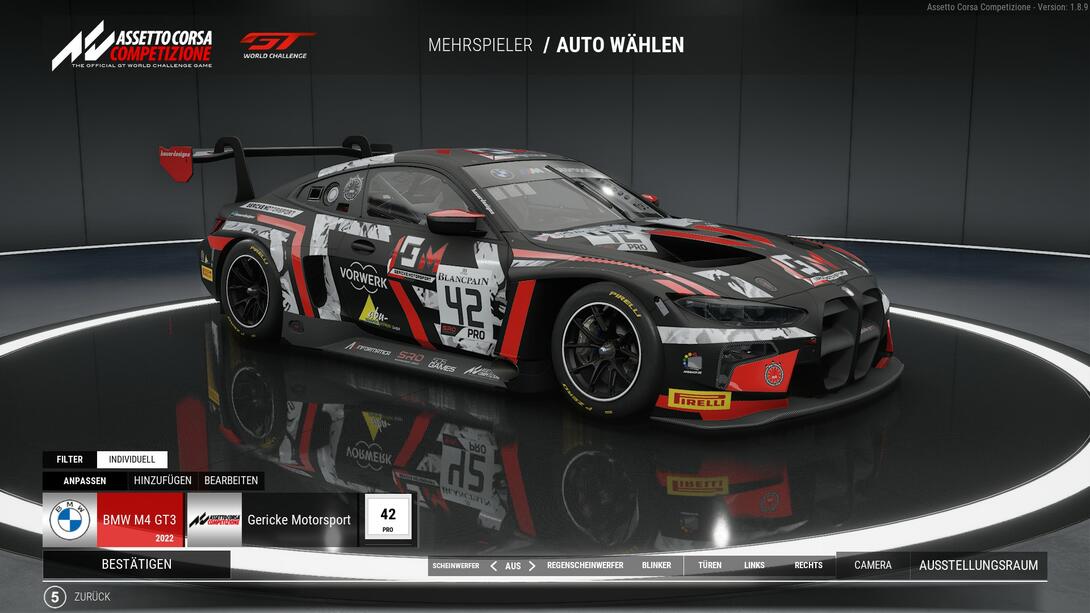
Task: Open the left door with Links
Action: 754,565
